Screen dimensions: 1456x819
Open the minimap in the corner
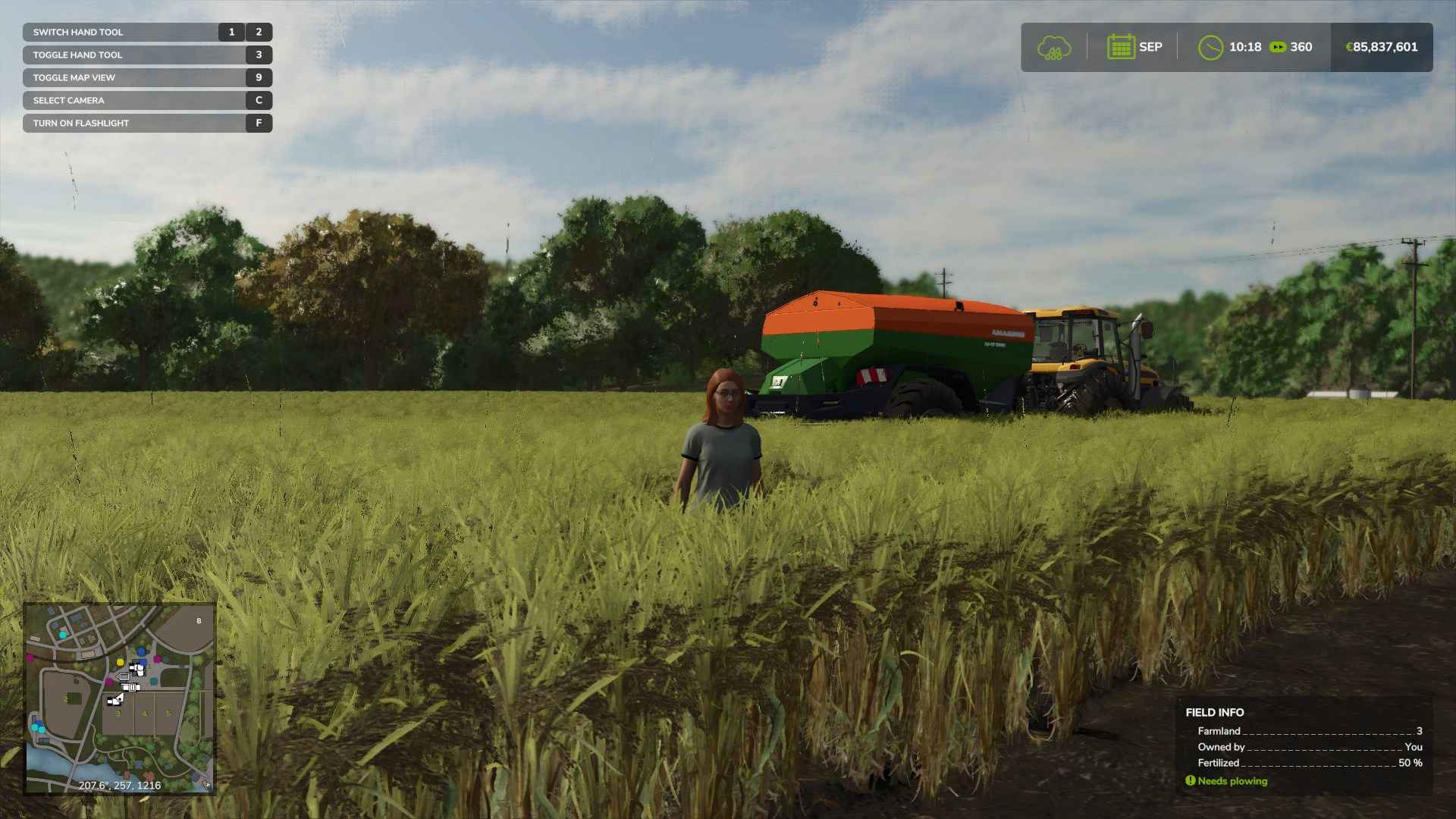point(120,698)
